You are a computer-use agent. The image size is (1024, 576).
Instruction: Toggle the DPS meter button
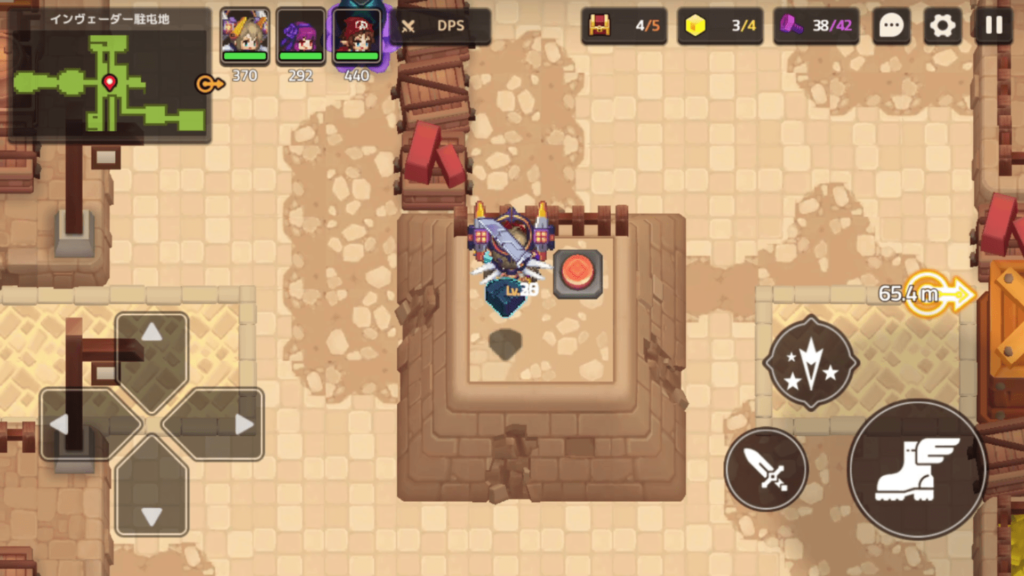pos(440,27)
